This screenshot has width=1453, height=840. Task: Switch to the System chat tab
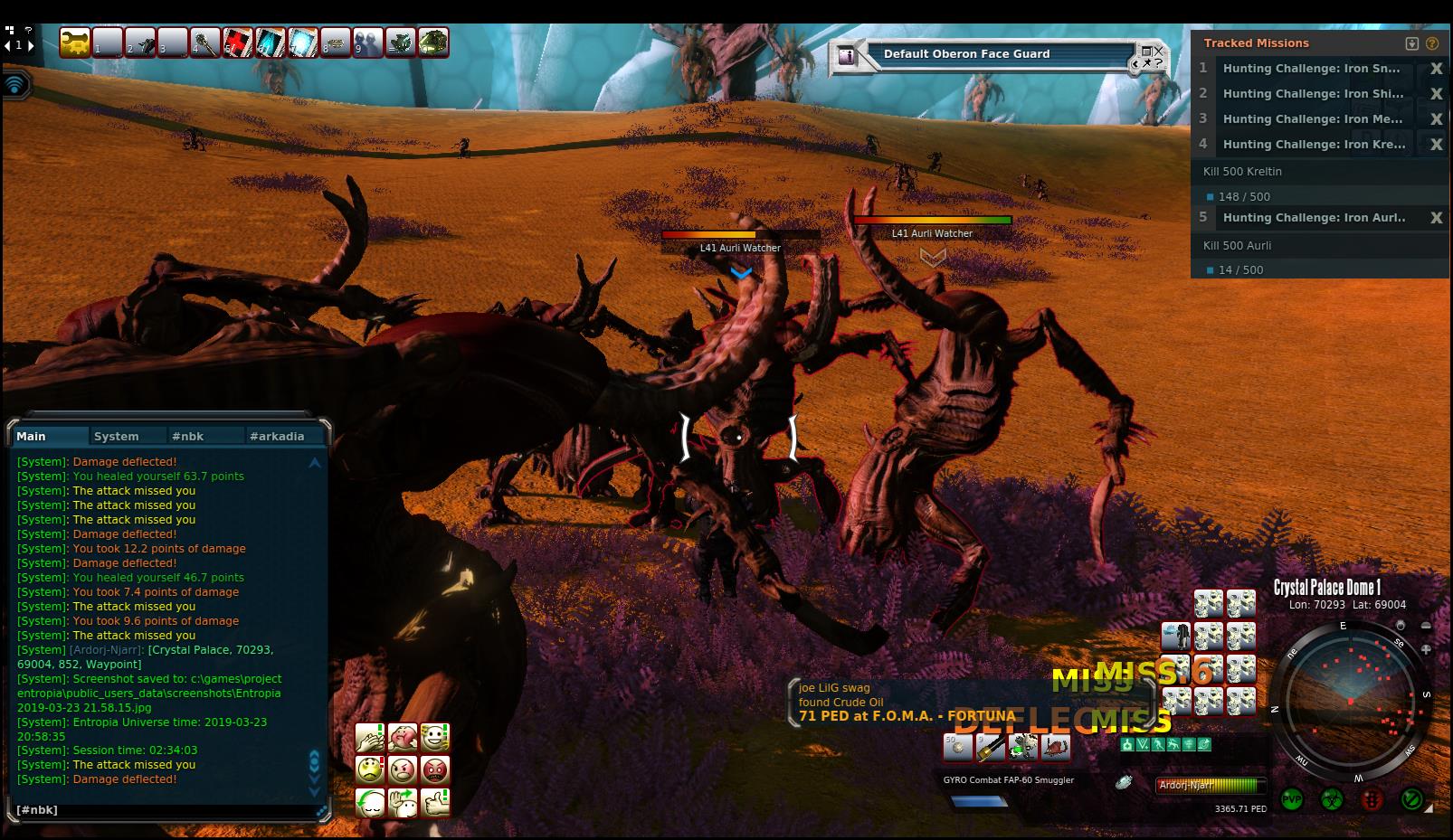pyautogui.click(x=117, y=436)
